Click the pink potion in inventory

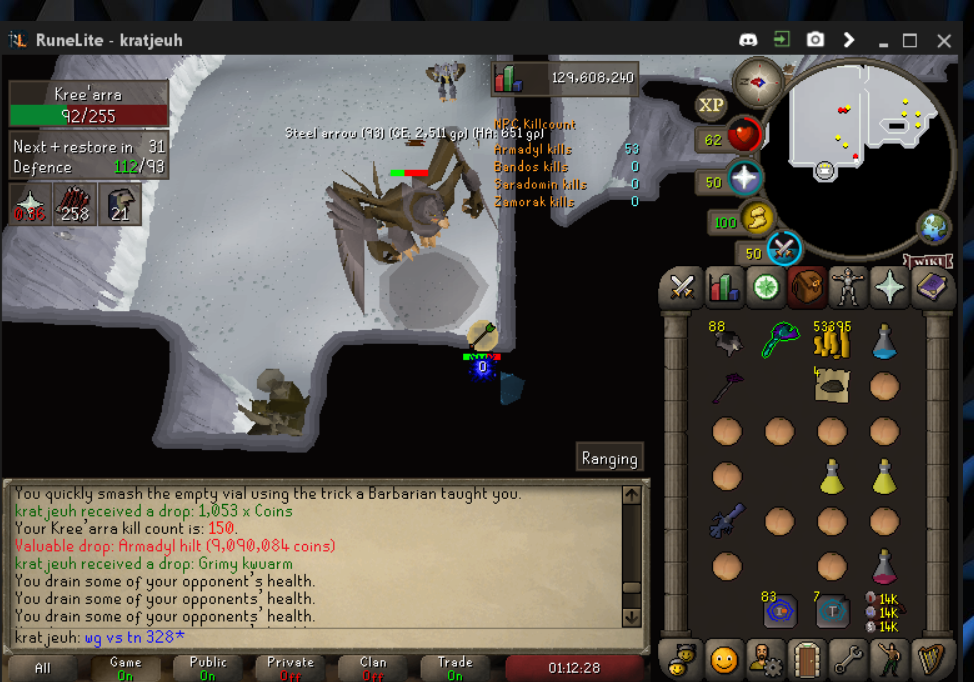(883, 567)
